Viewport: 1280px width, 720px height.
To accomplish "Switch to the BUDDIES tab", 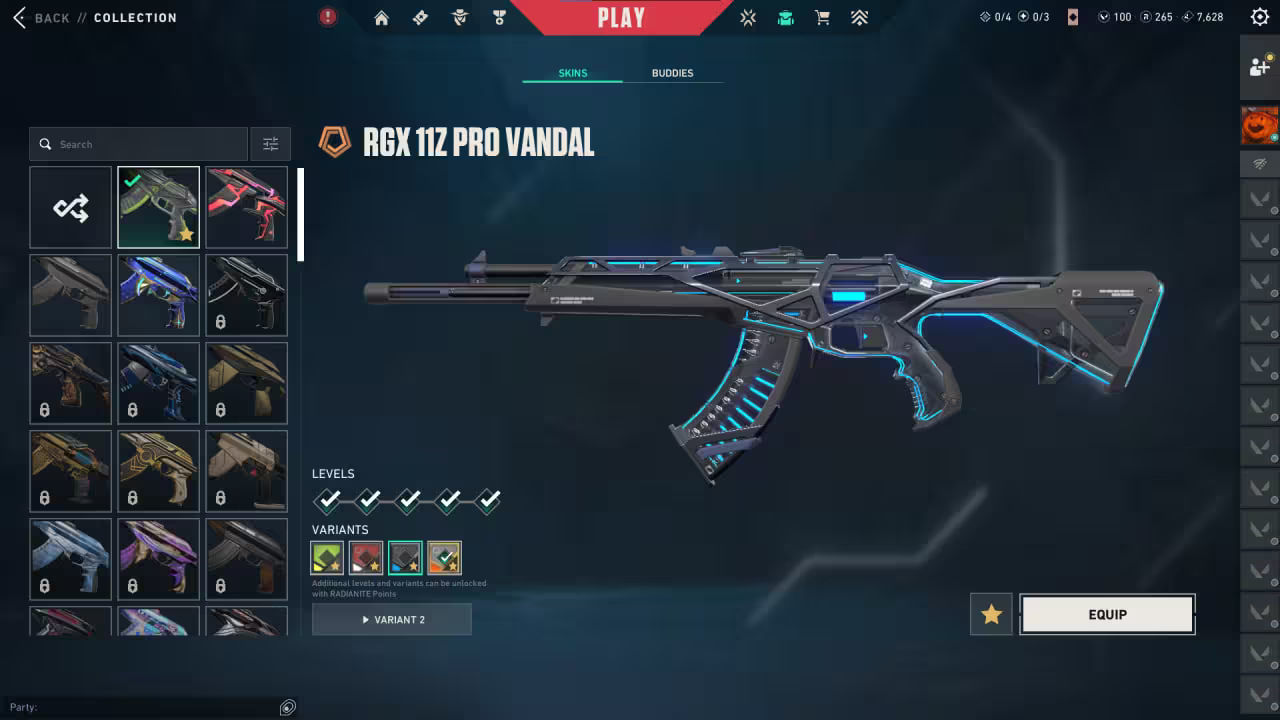I will click(672, 72).
